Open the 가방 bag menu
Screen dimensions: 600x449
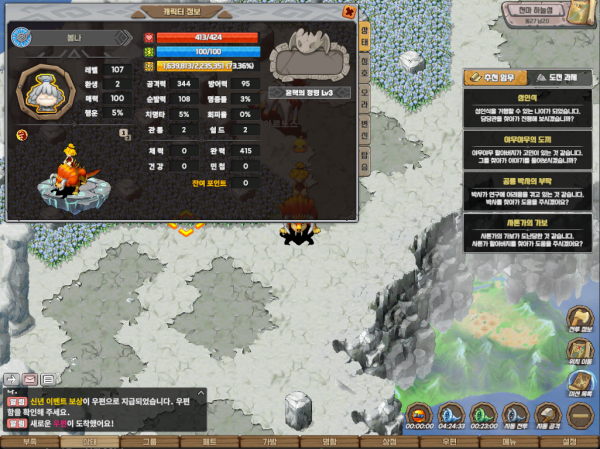[269, 441]
